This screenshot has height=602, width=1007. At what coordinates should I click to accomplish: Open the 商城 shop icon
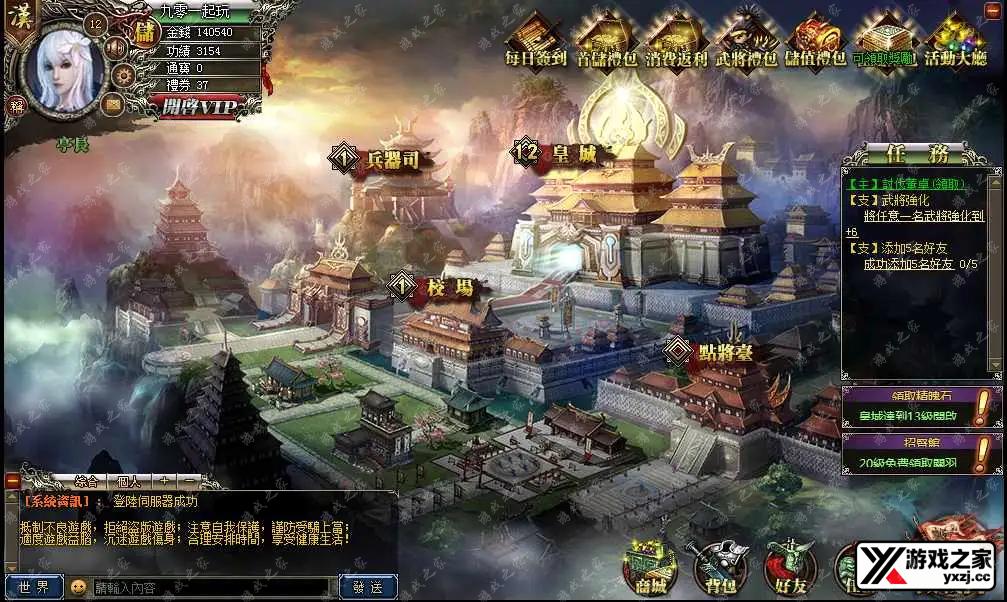click(x=646, y=567)
